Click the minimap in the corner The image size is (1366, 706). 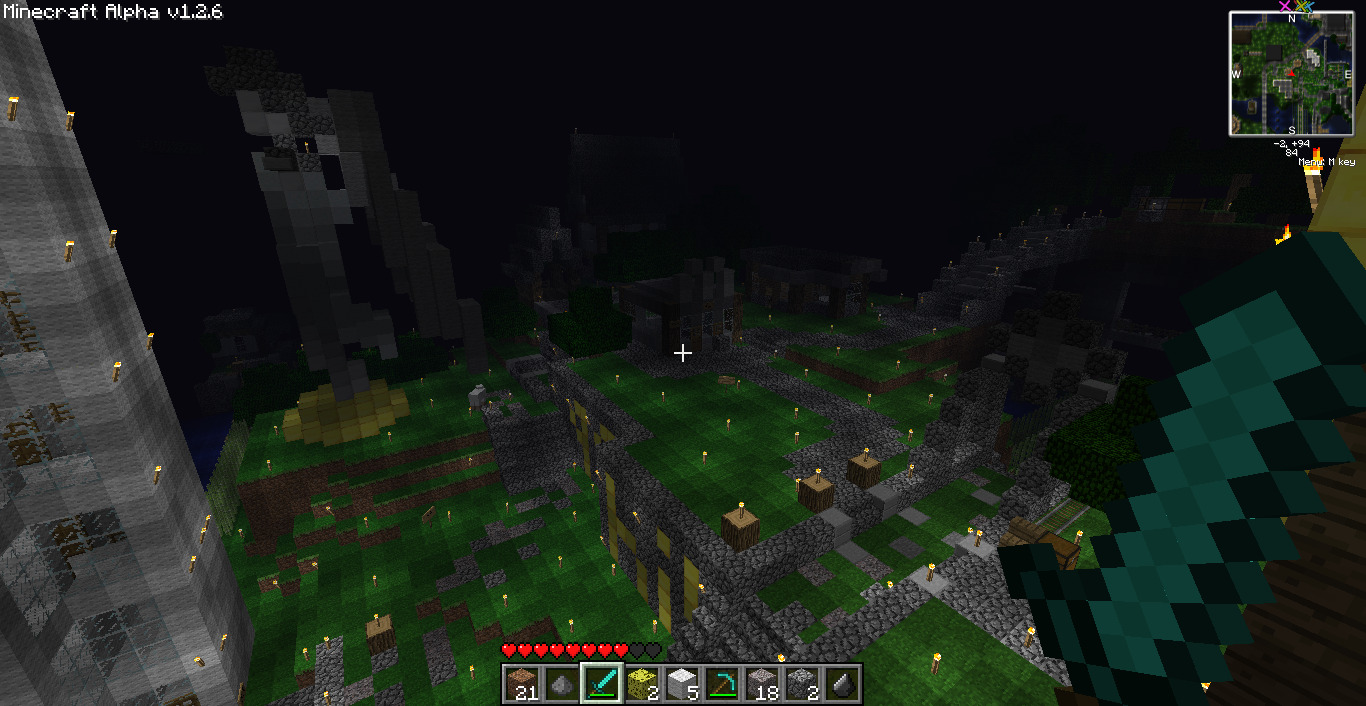(x=1291, y=73)
